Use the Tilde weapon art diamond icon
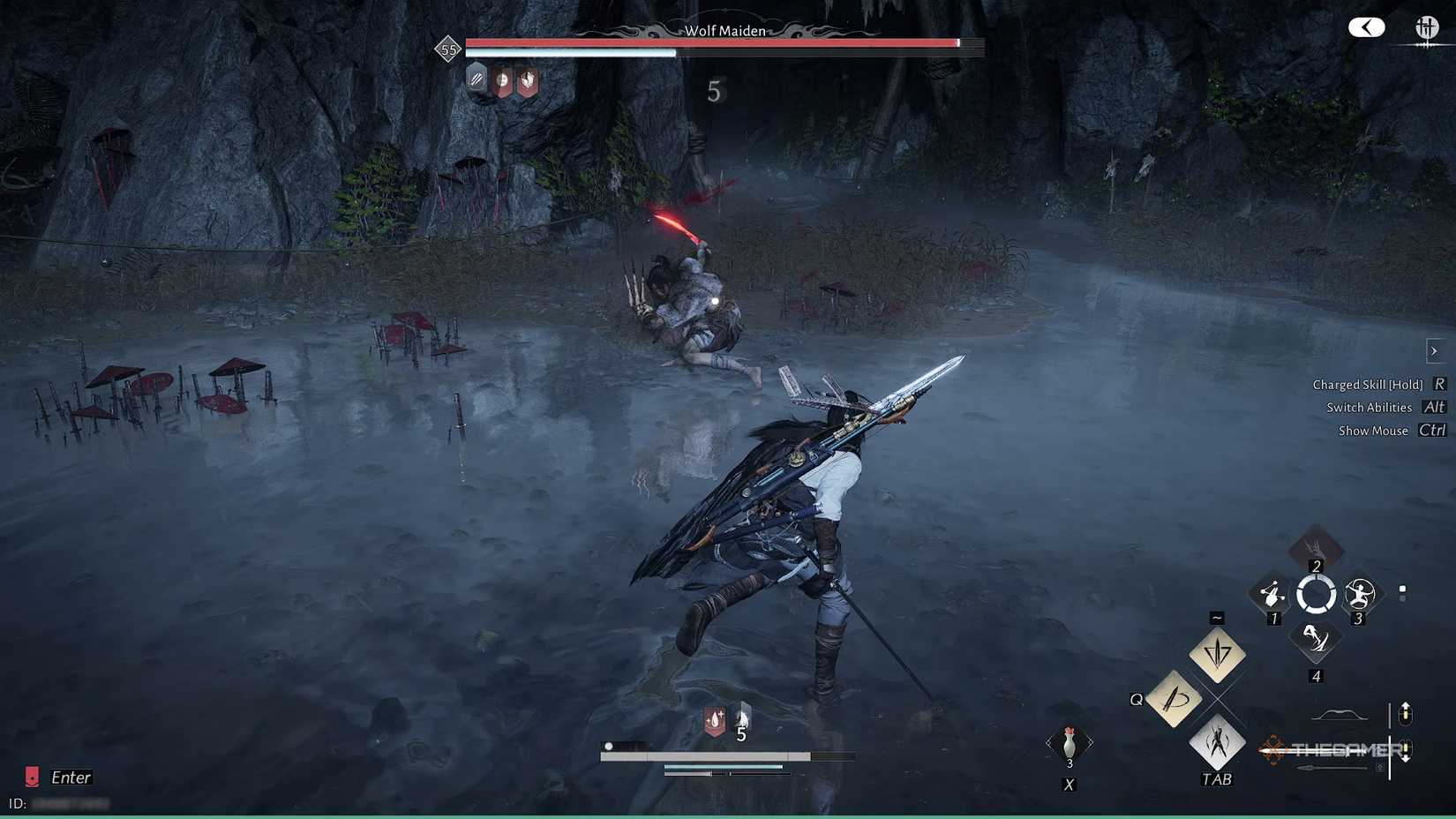Screen dimensions: 1456x819 [1216, 654]
